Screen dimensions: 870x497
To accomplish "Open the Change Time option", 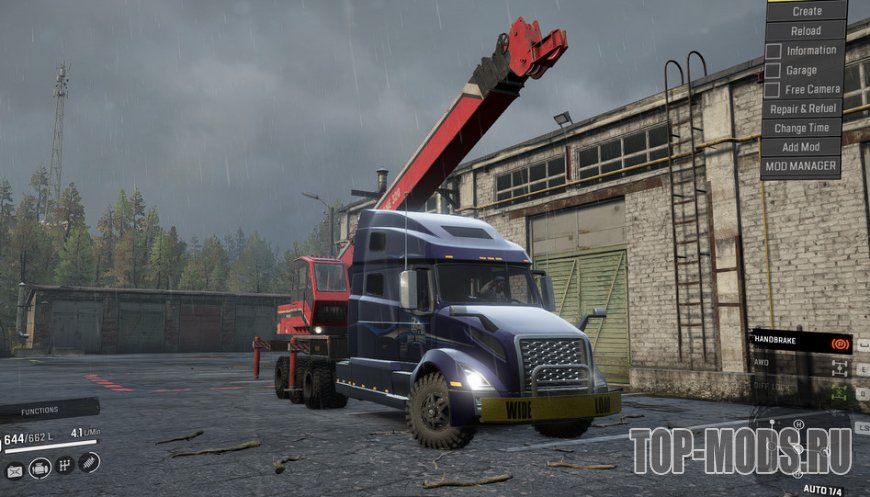I will click(x=801, y=128).
